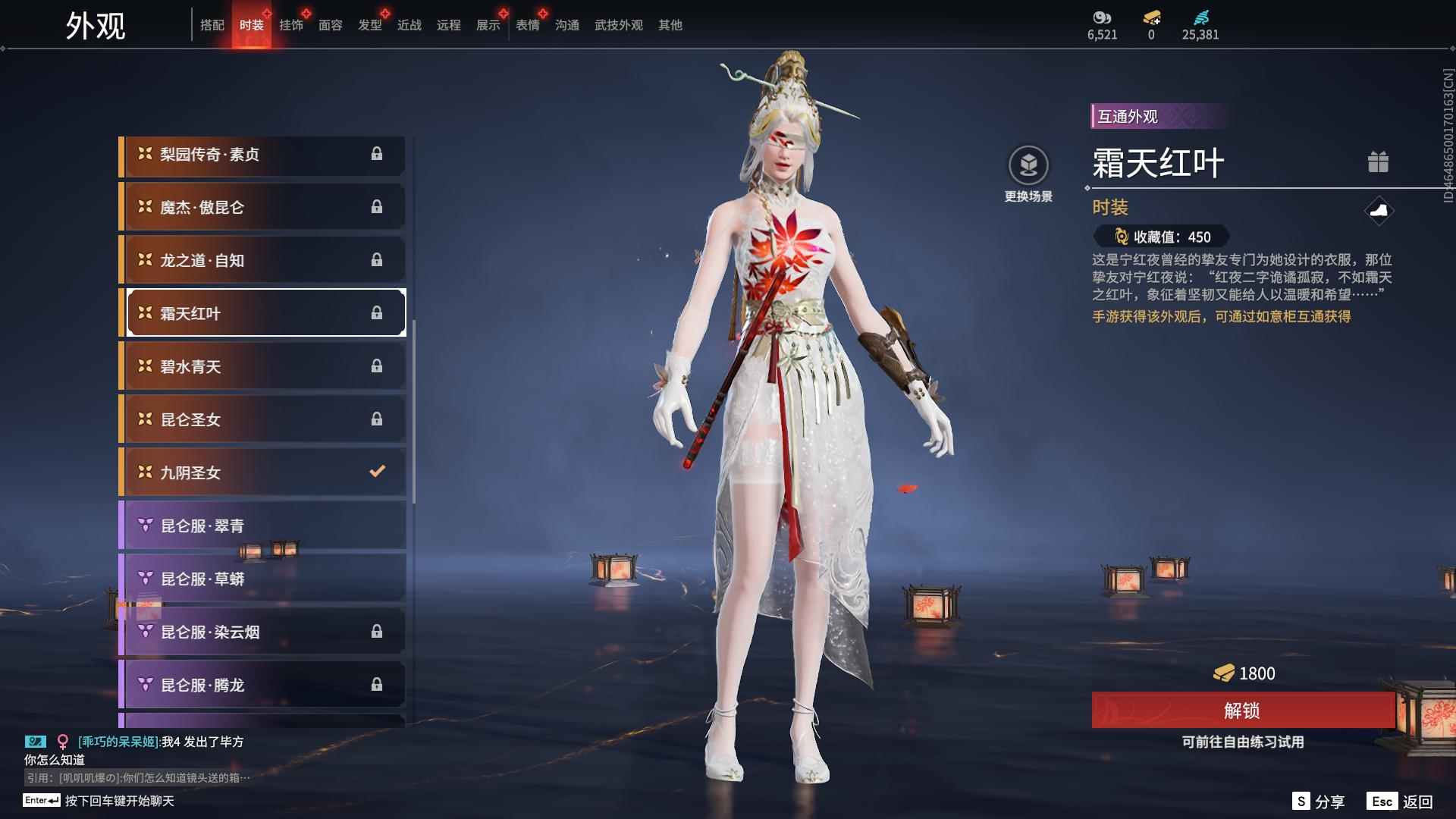The image size is (1456, 819).
Task: Click the gift icon next to 霜天红叶
Action: tap(1379, 162)
